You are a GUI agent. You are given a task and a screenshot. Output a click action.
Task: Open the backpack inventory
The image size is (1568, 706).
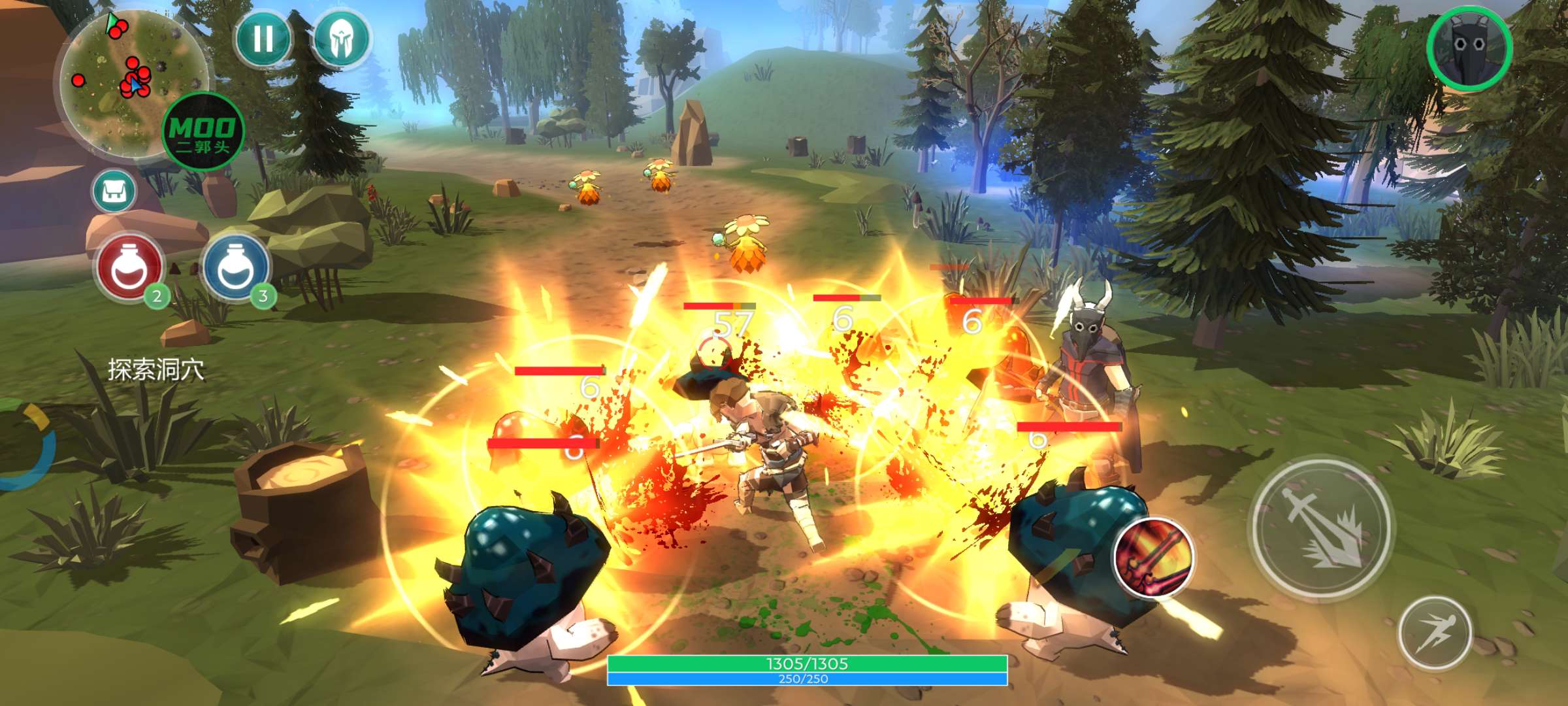[x=114, y=192]
